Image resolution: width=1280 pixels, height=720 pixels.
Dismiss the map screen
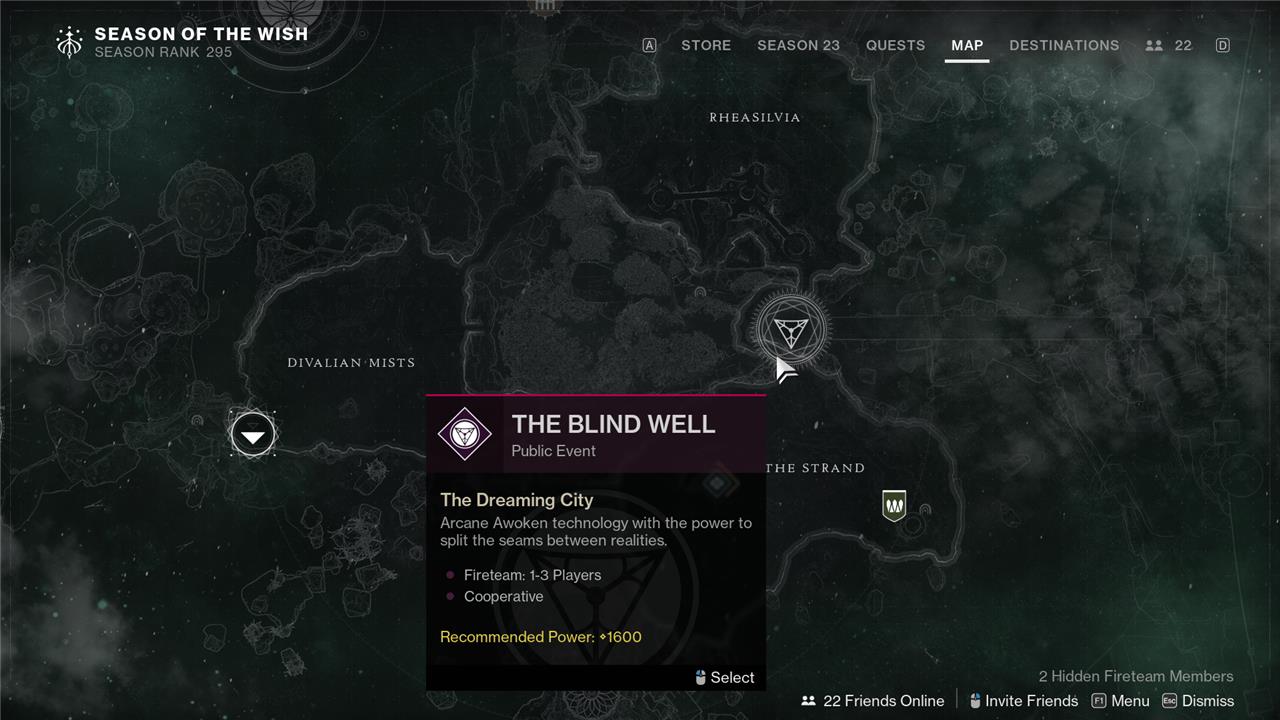pyautogui.click(x=1198, y=701)
